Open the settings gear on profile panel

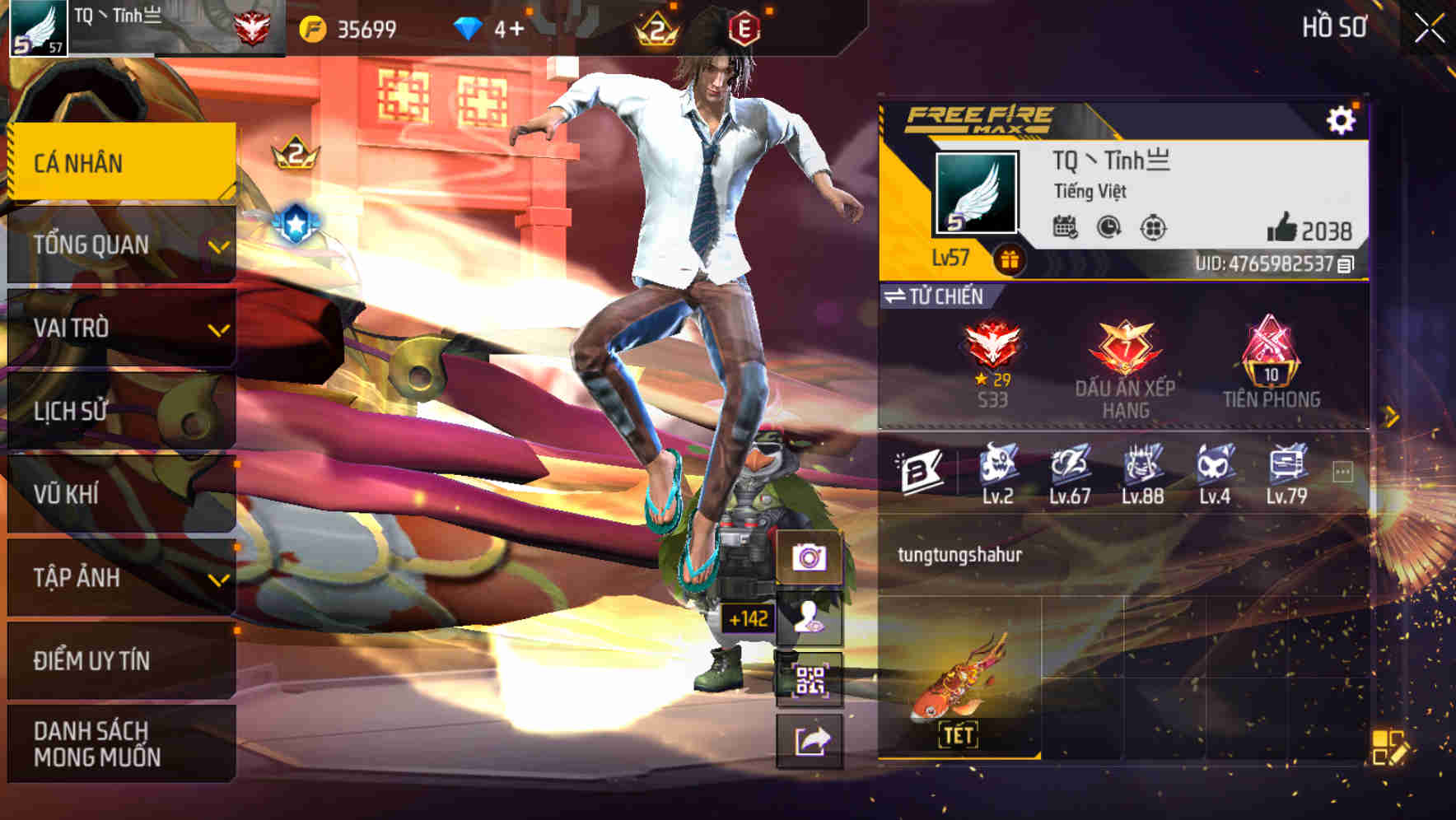click(x=1342, y=118)
